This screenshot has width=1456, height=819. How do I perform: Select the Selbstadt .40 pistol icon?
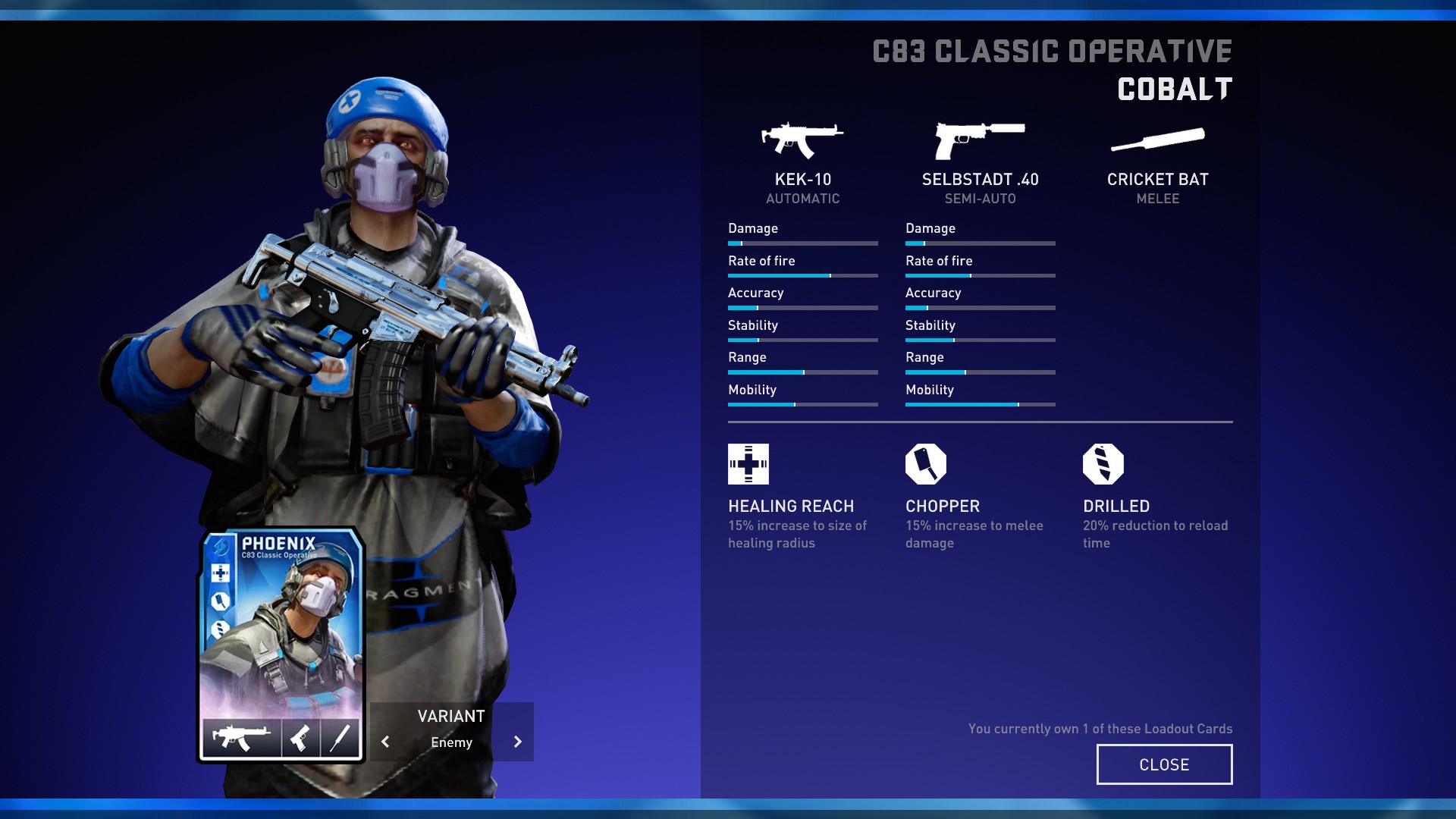pyautogui.click(x=980, y=140)
